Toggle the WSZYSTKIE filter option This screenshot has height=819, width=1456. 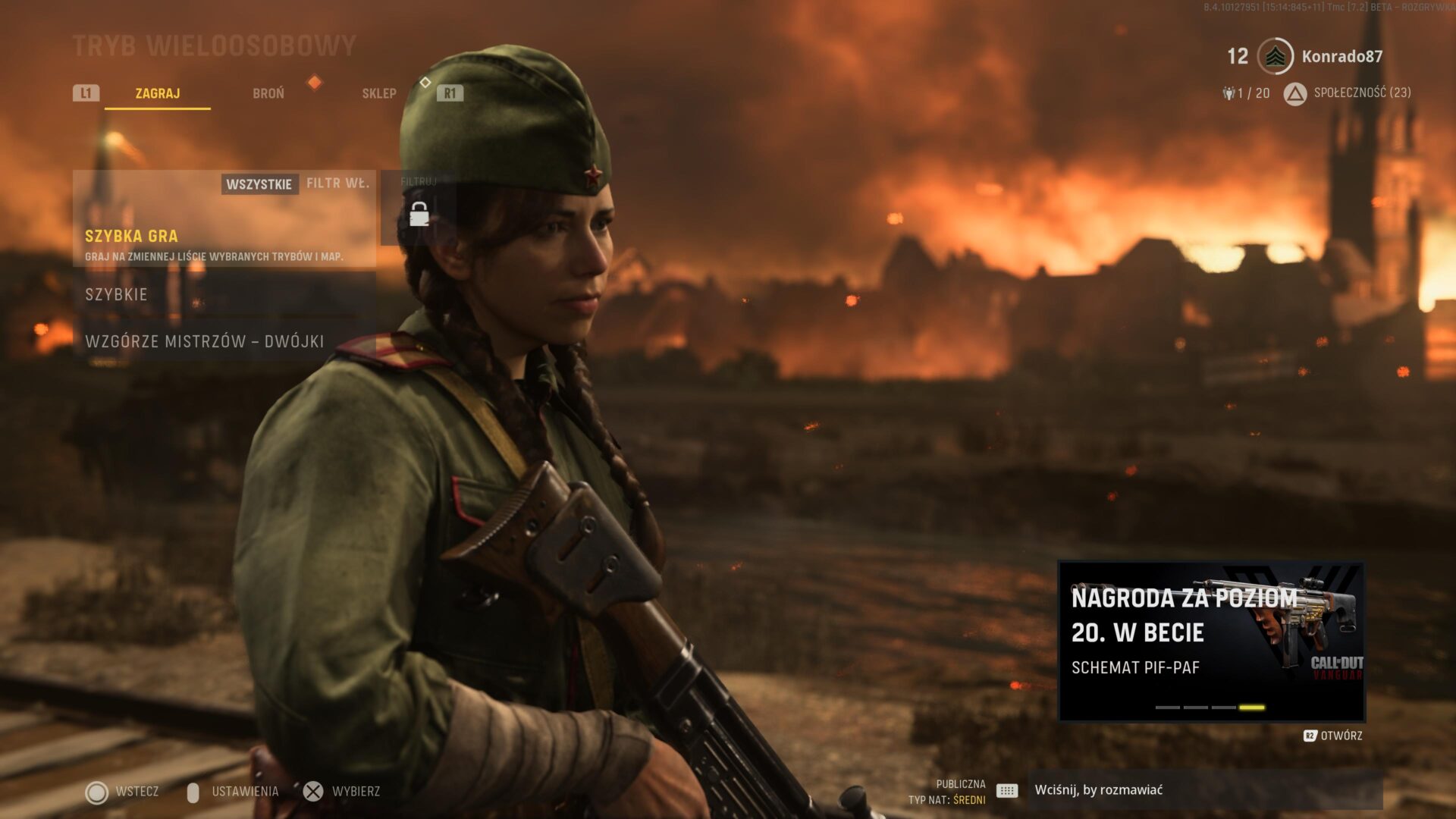pos(259,184)
